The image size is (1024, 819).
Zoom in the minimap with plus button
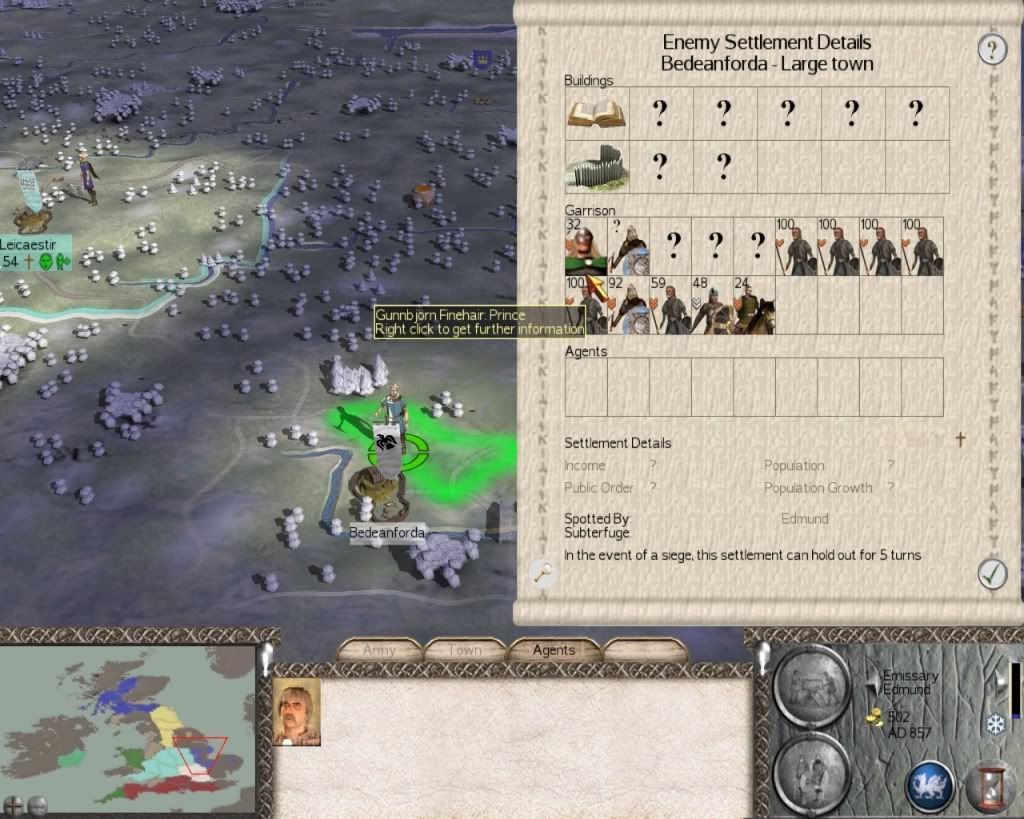(14, 804)
